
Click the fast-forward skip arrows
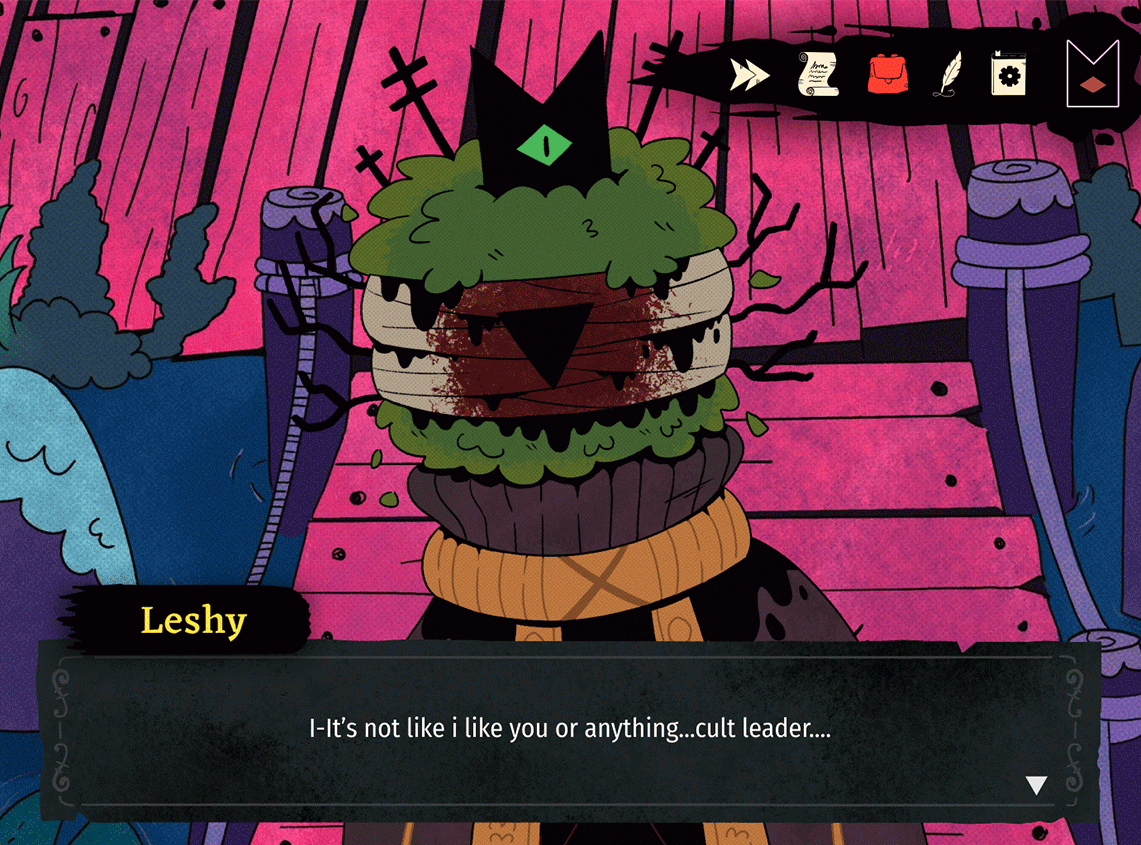750,75
